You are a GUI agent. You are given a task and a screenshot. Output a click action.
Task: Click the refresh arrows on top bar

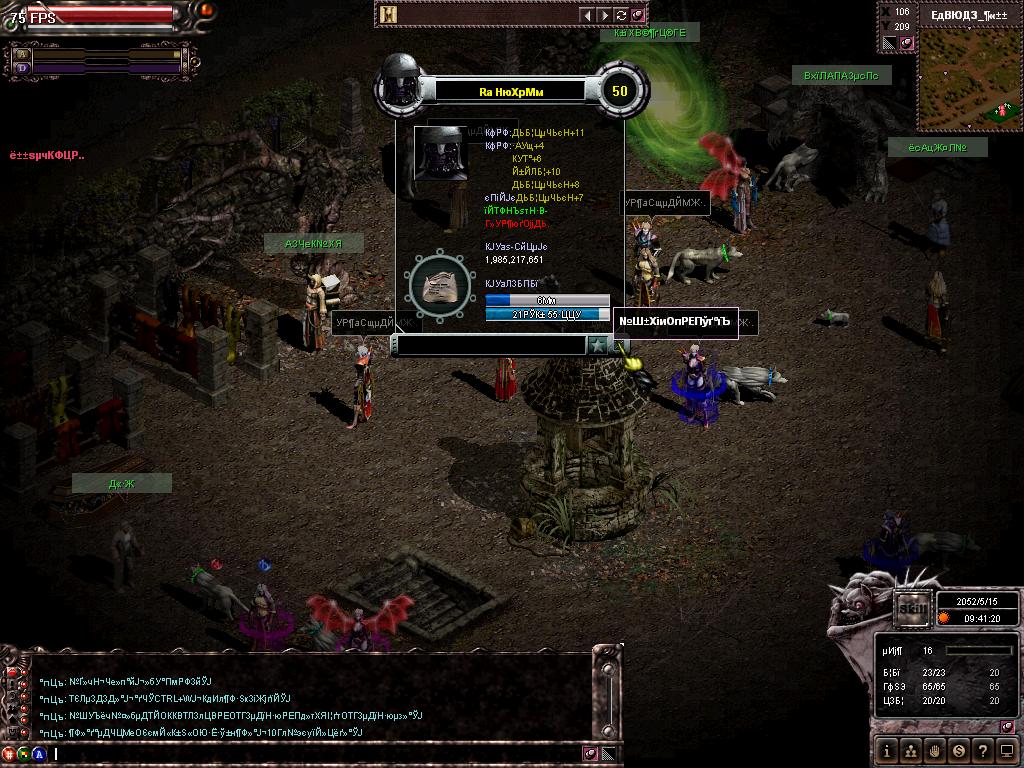pyautogui.click(x=621, y=15)
